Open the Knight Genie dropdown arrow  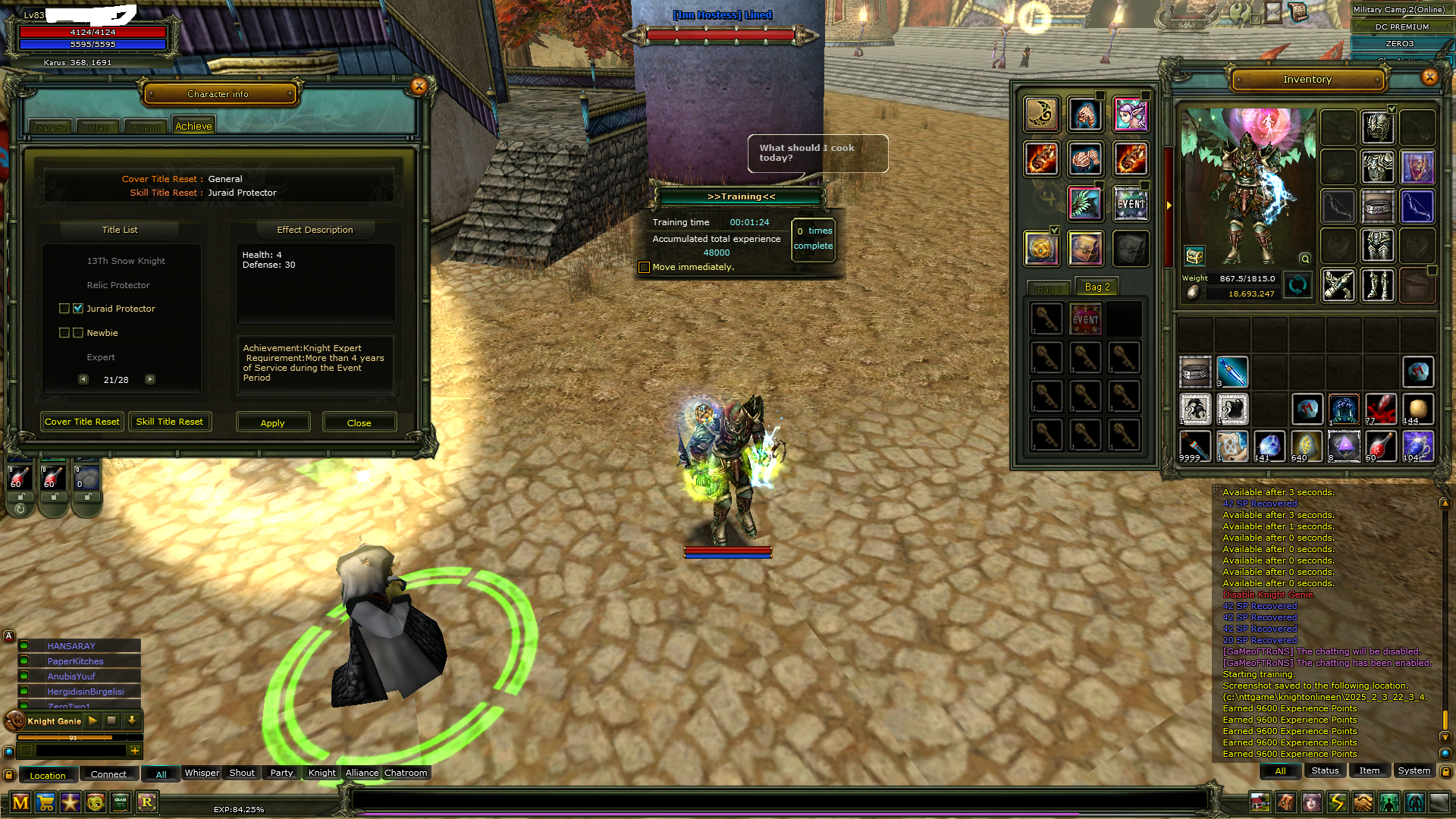(x=133, y=721)
